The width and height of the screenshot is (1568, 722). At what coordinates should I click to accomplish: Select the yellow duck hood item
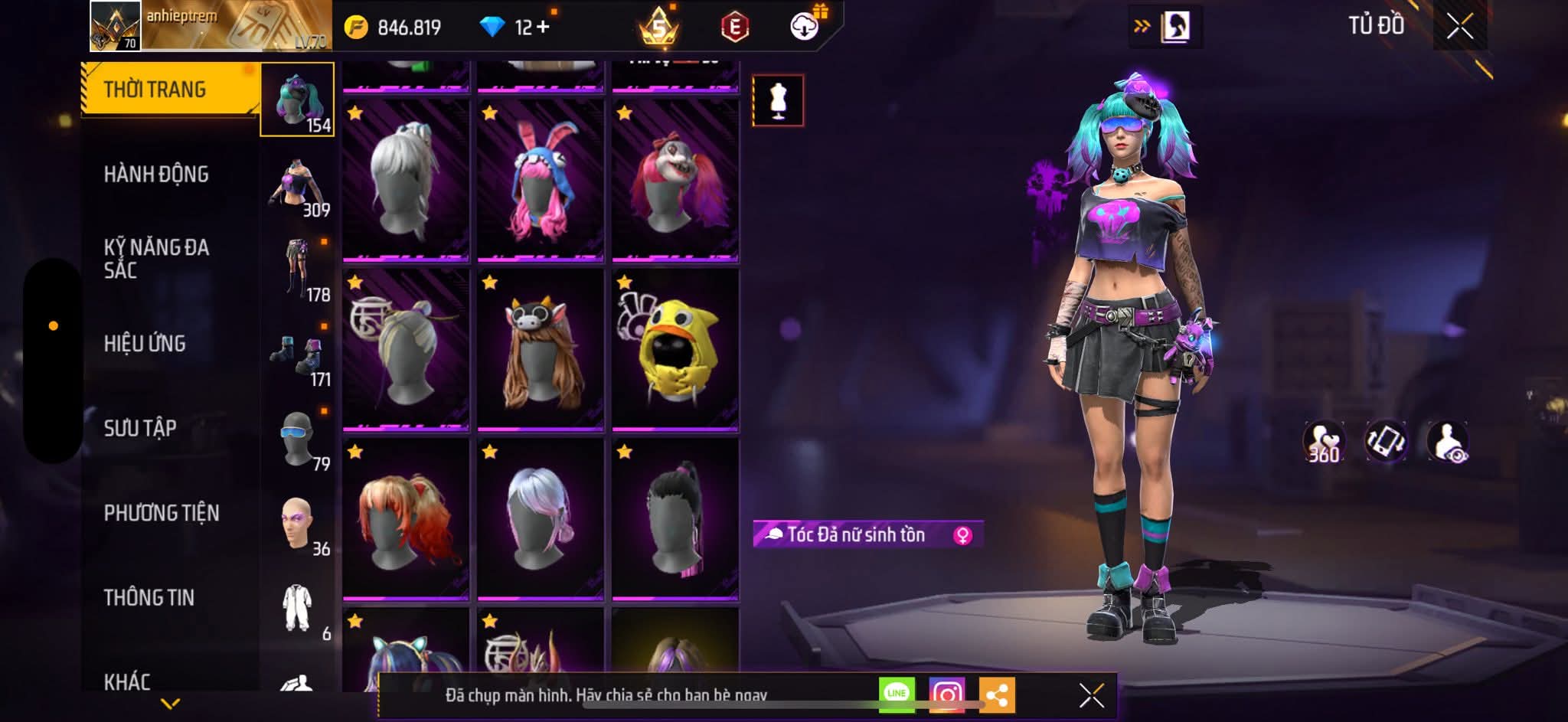675,349
